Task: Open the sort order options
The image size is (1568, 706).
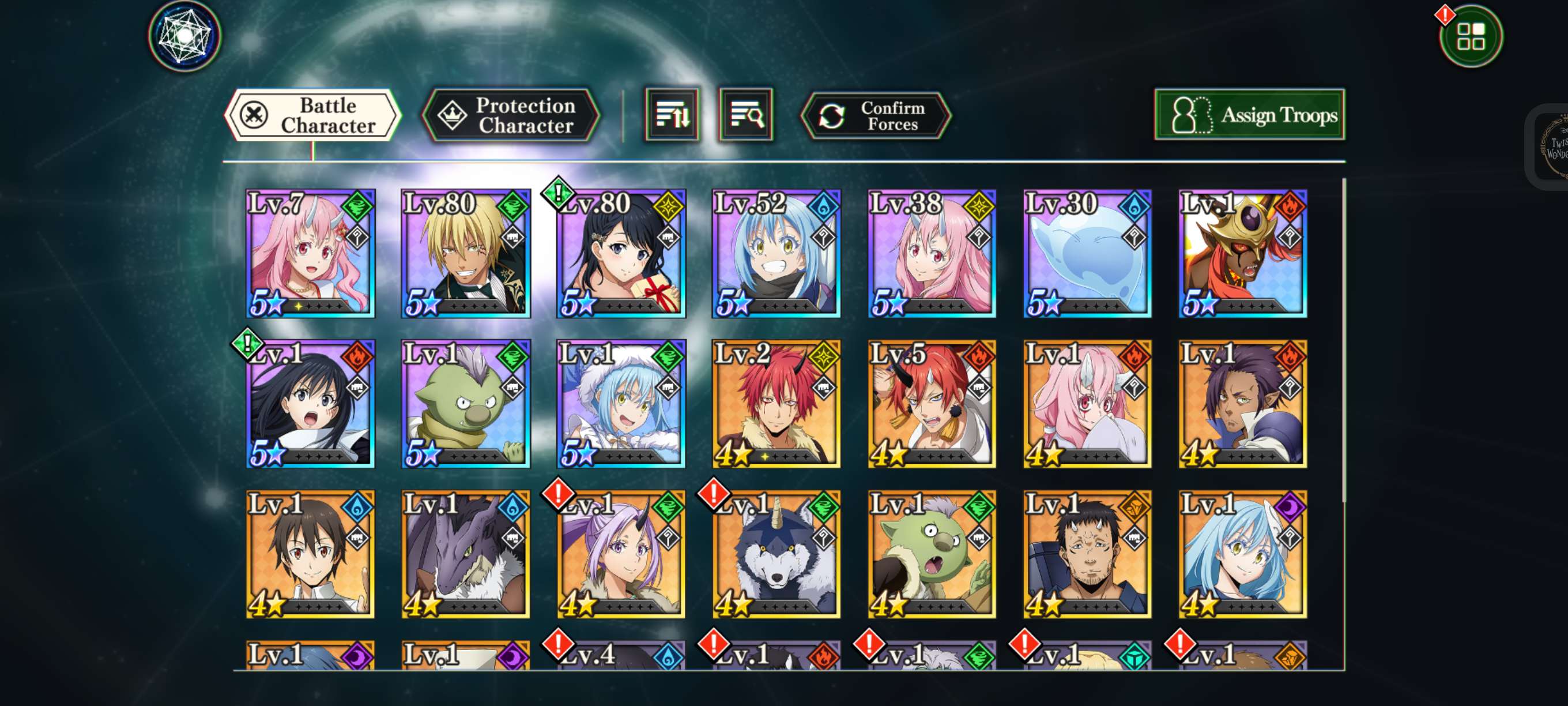Action: pos(672,115)
